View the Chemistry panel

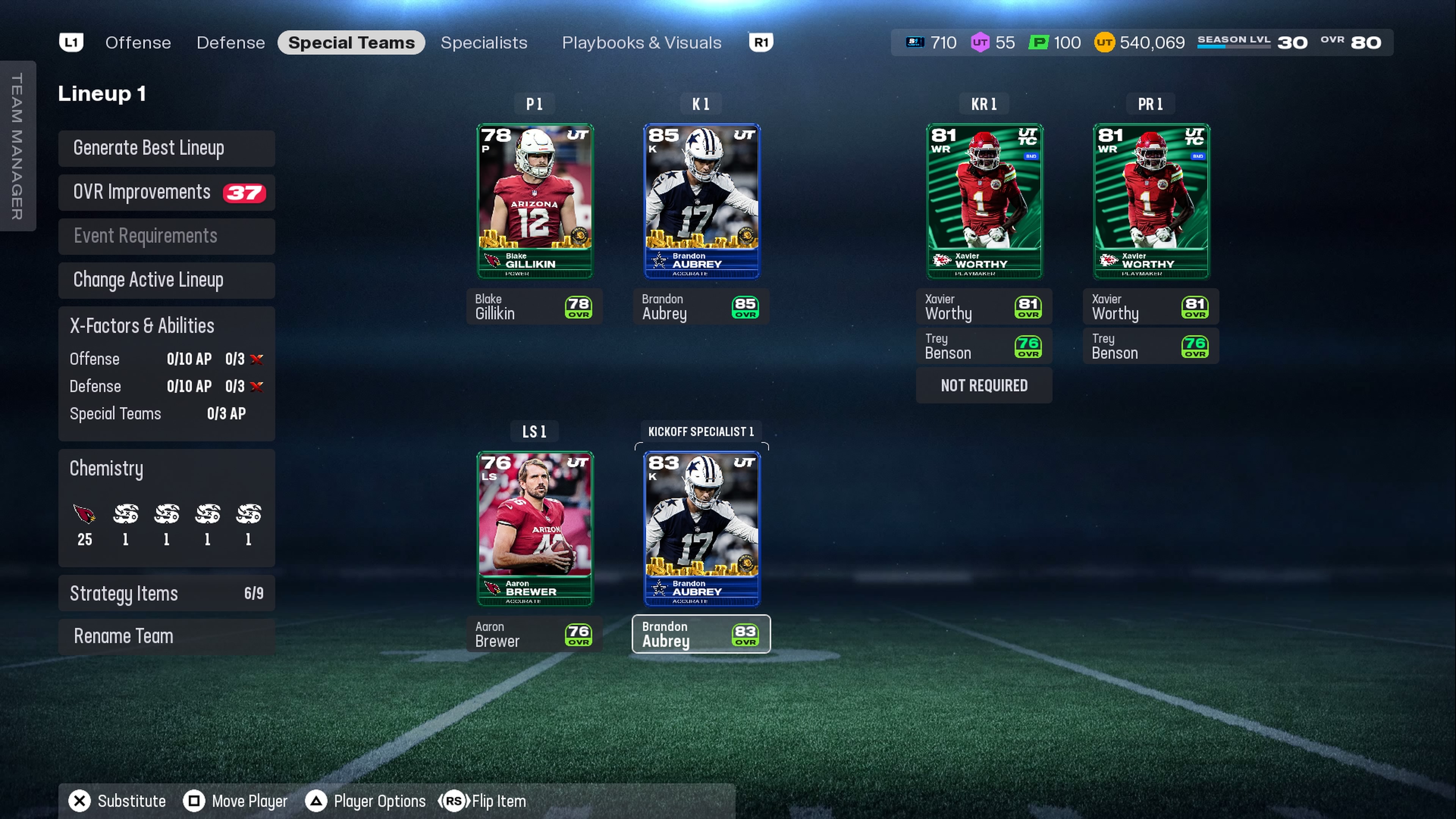[x=166, y=507]
